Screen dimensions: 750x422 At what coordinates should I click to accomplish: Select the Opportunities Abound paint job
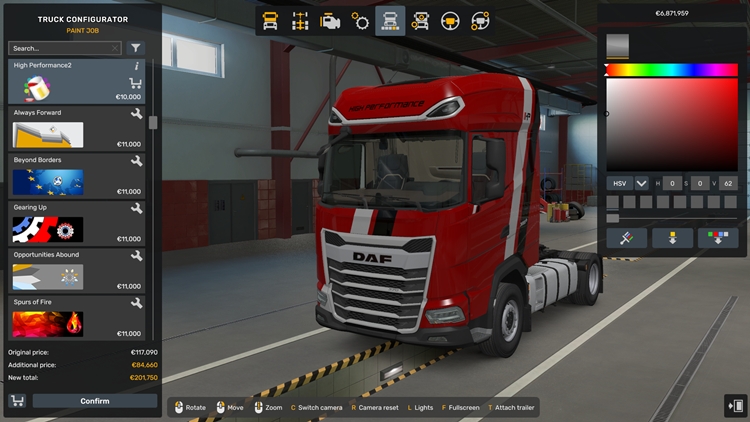(76, 270)
